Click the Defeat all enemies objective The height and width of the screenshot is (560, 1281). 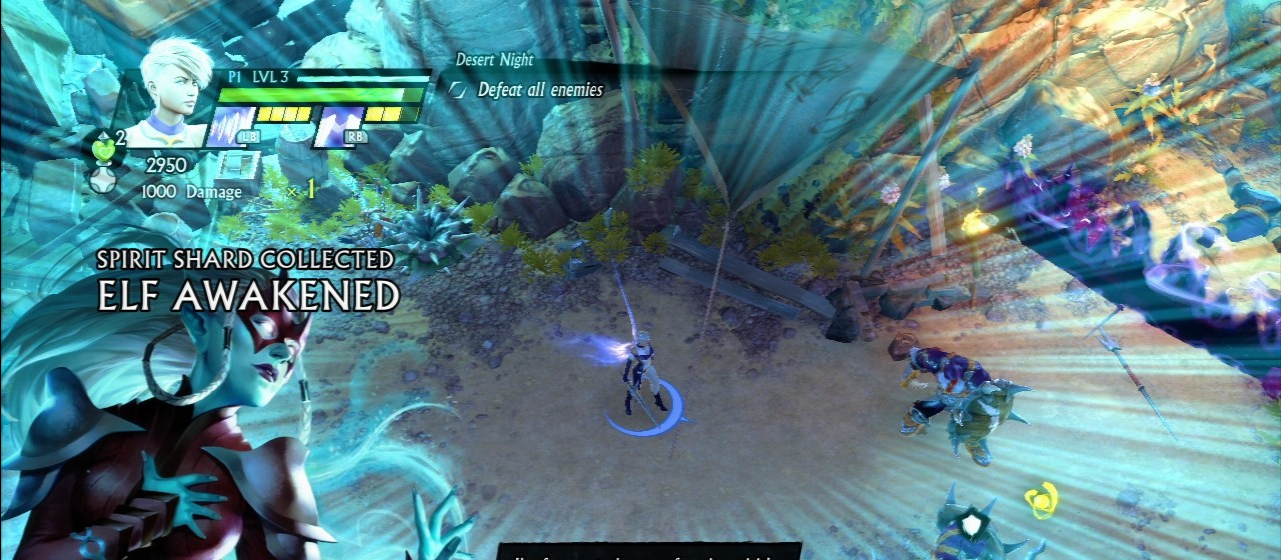[x=539, y=90]
